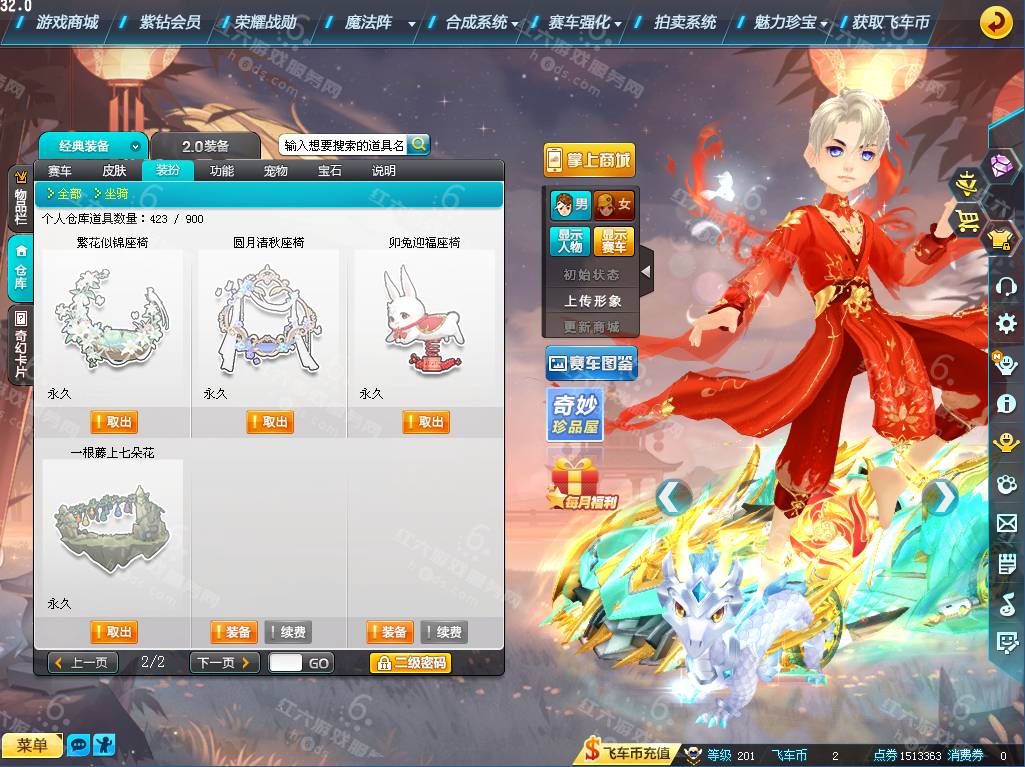1025x767 pixels.
Task: Open the 掌上商城 mobile shop
Action: [x=590, y=160]
